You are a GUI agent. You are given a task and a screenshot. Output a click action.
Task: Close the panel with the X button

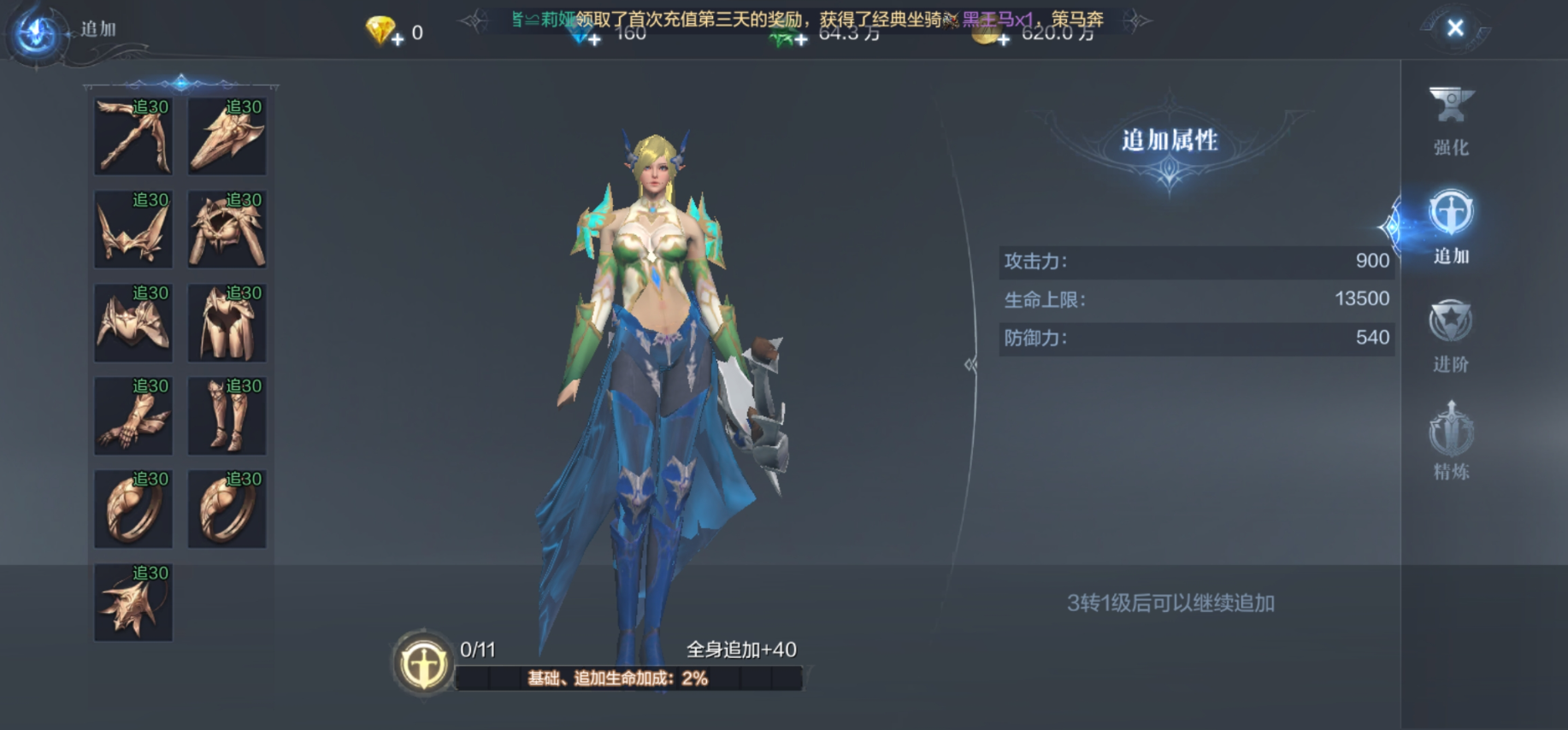pos(1455,28)
